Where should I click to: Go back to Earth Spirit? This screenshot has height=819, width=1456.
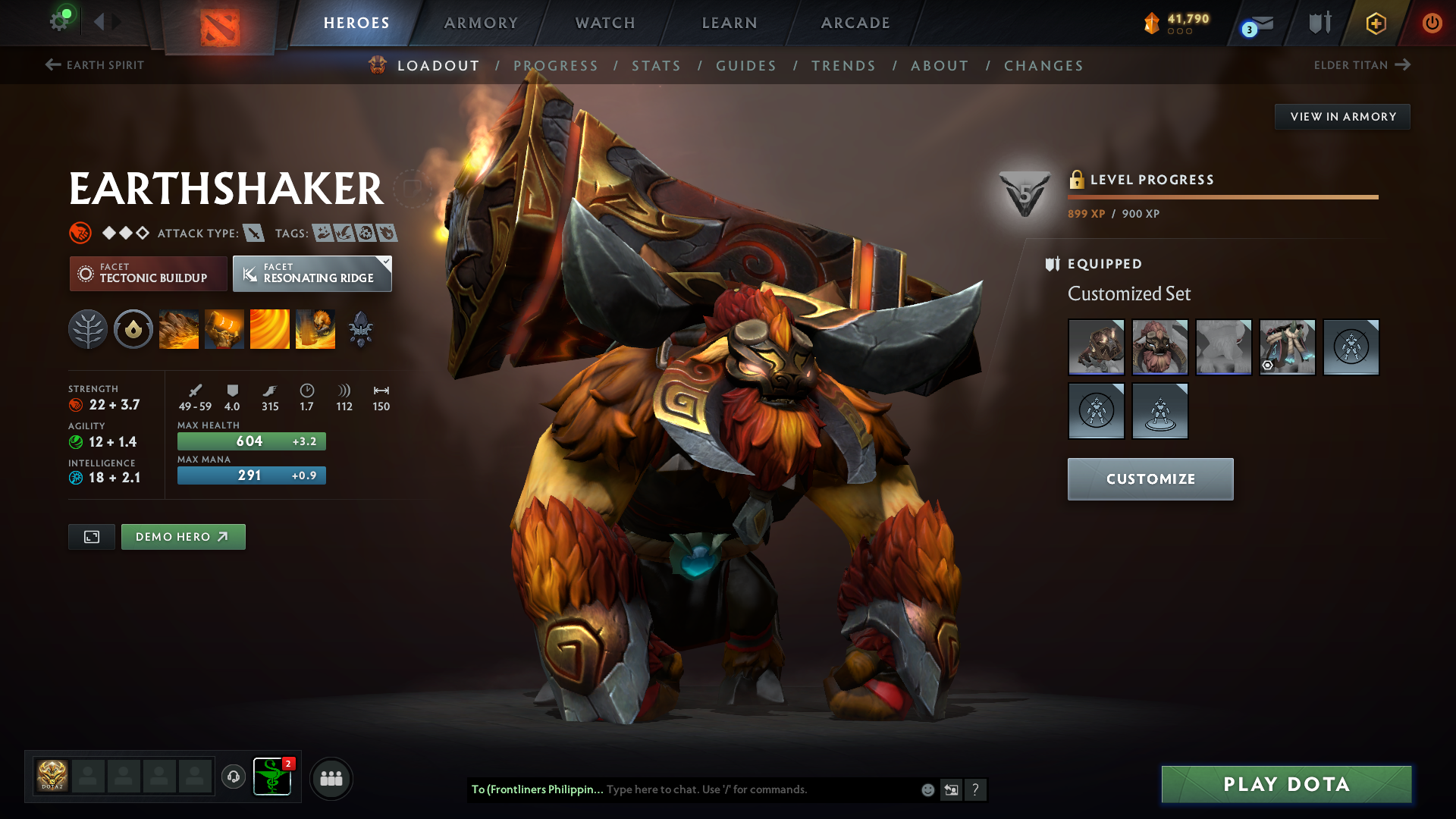95,65
